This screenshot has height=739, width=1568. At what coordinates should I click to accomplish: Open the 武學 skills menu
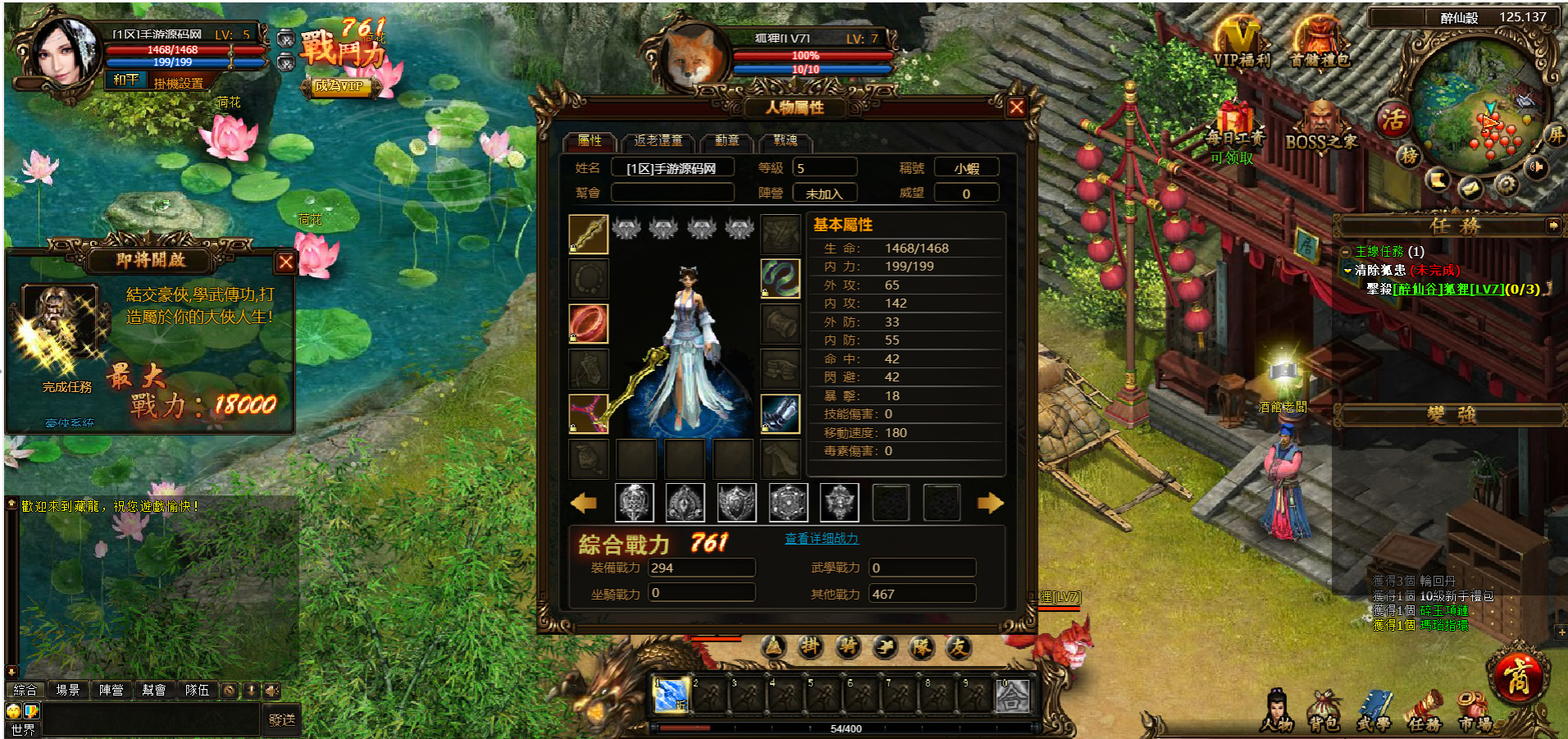(x=1373, y=712)
